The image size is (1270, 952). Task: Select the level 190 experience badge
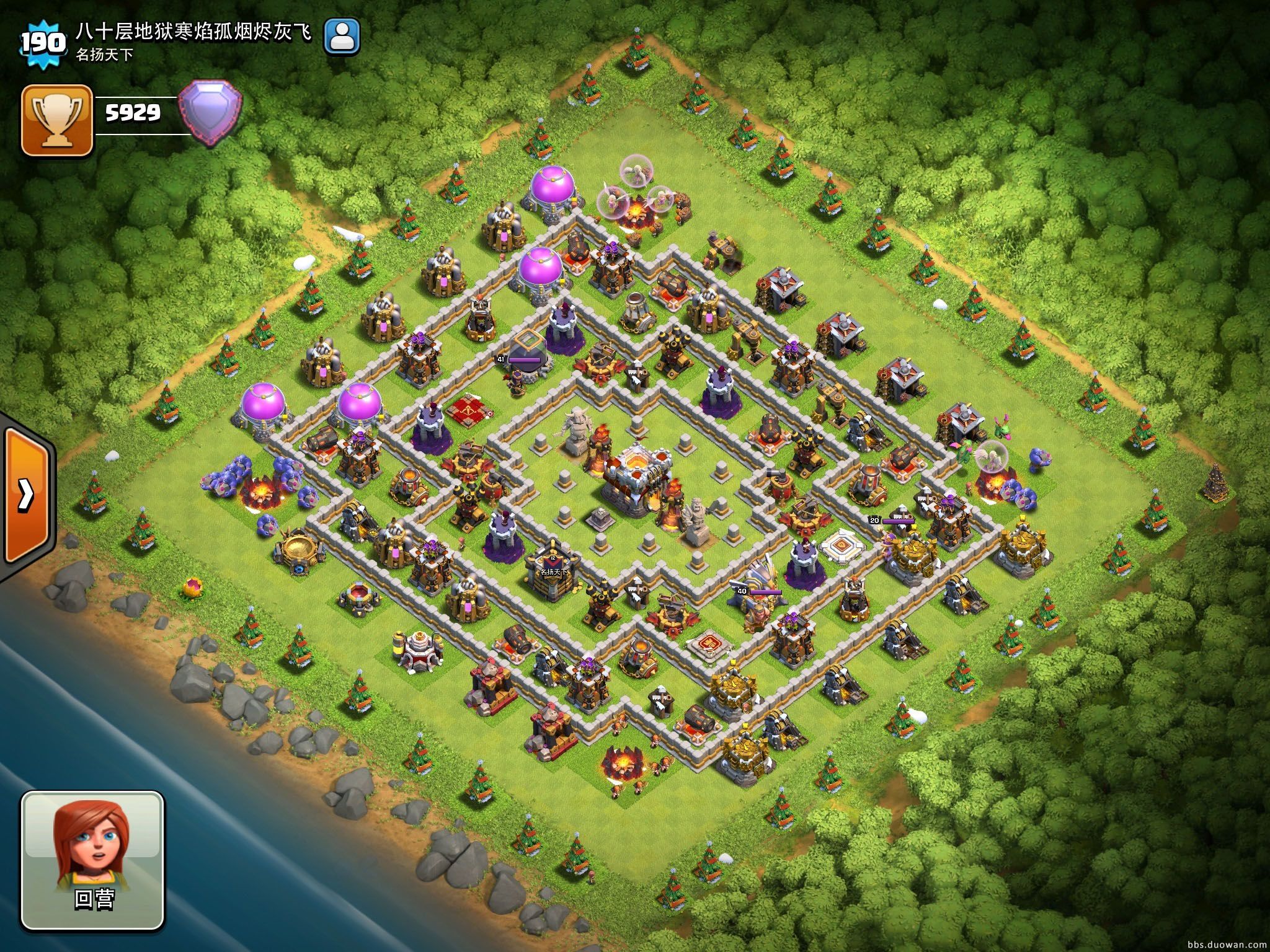pyautogui.click(x=42, y=43)
